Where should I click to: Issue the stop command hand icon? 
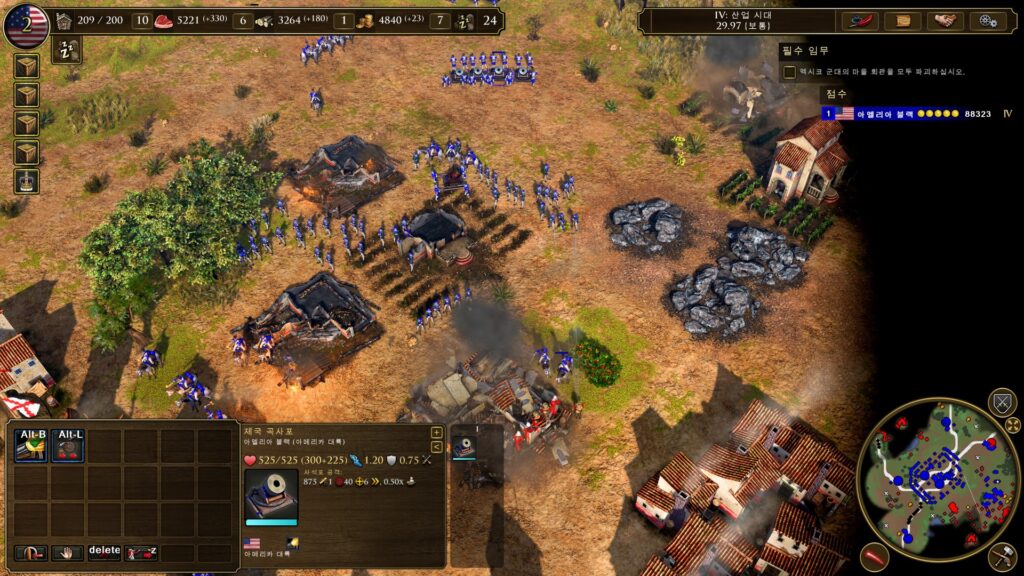[67, 552]
